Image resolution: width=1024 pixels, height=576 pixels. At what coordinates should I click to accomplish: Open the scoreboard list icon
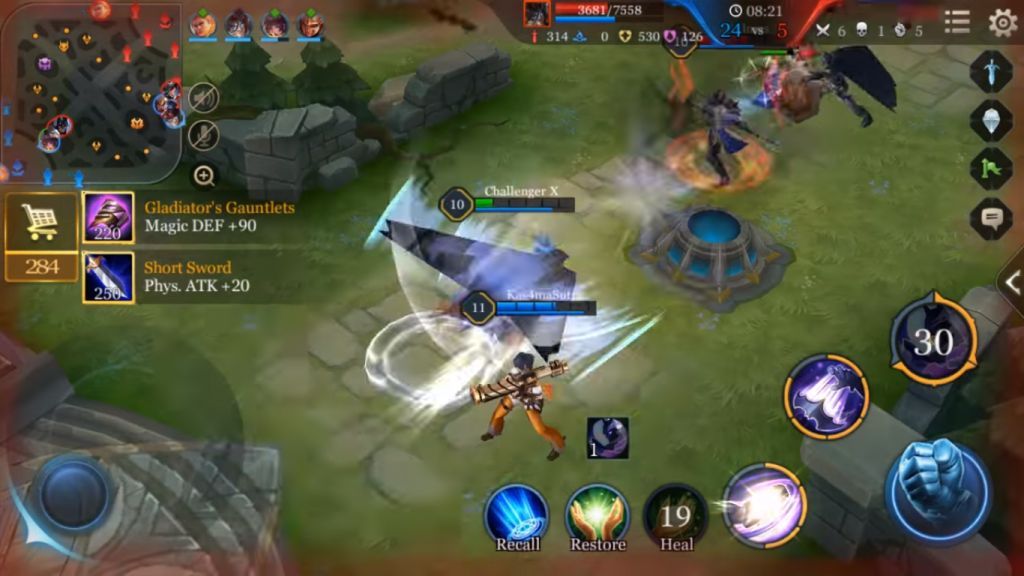point(957,22)
